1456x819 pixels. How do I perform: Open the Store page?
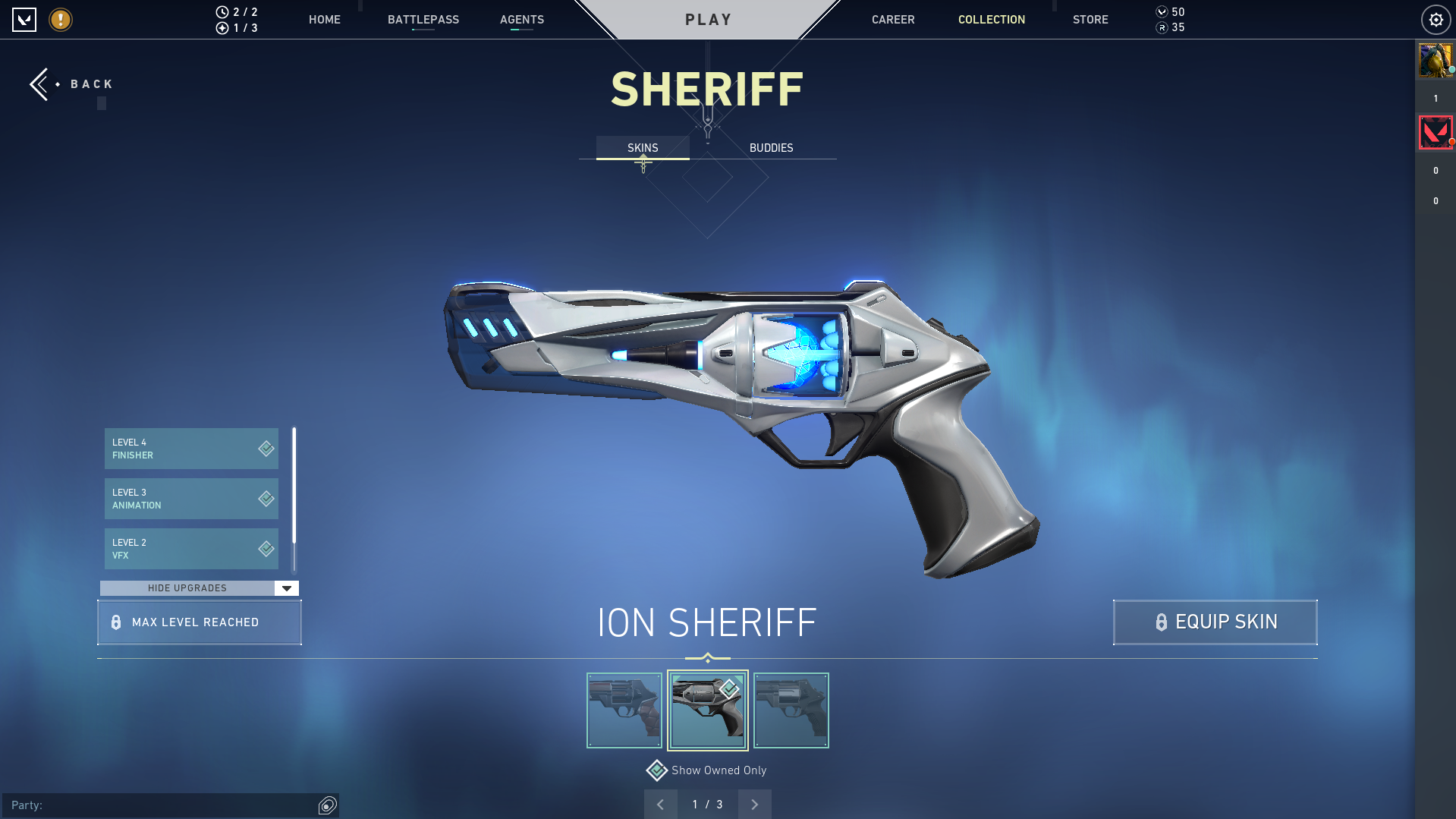[1090, 20]
